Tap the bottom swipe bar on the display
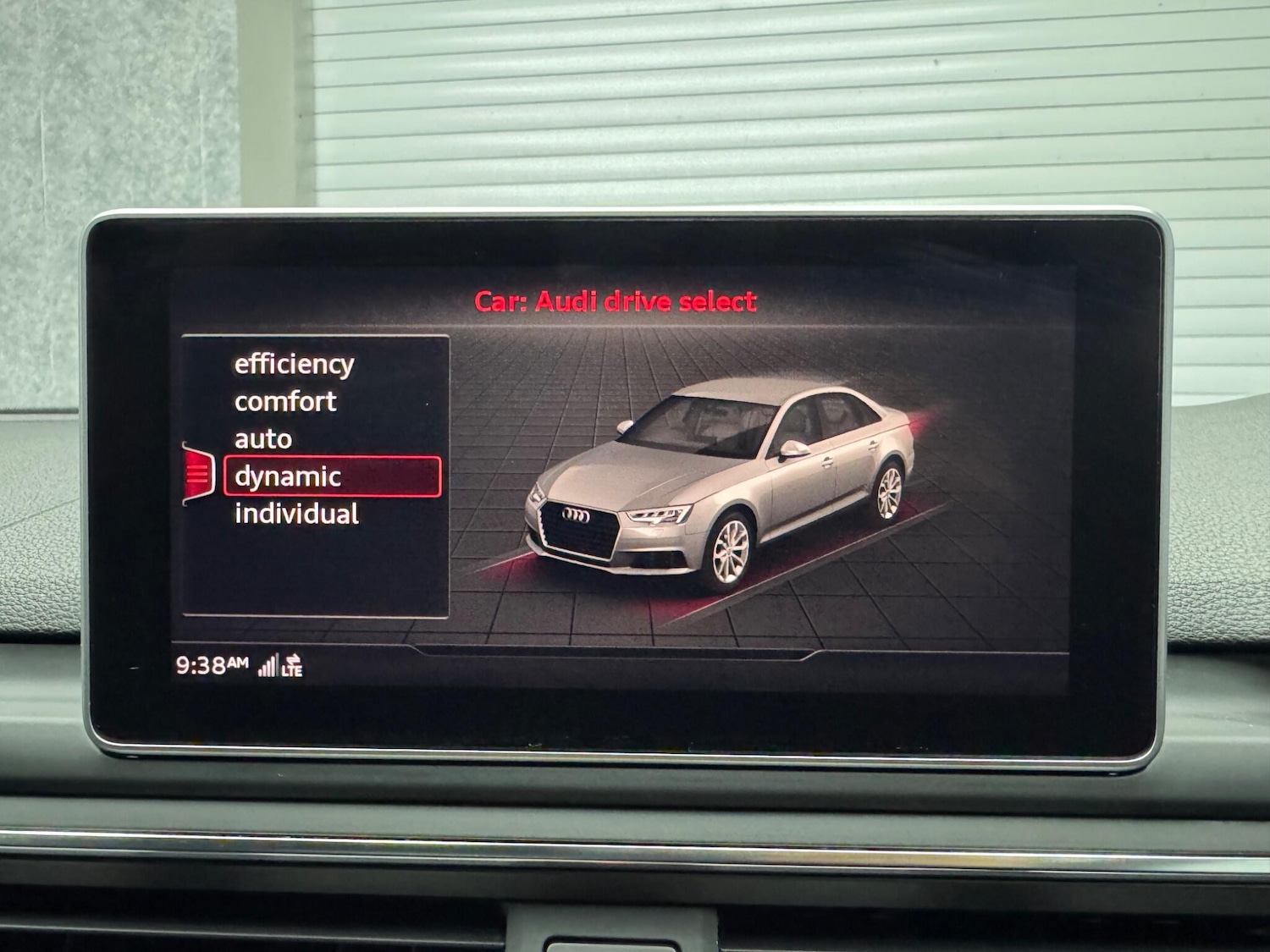The width and height of the screenshot is (1270, 952). pos(616,653)
